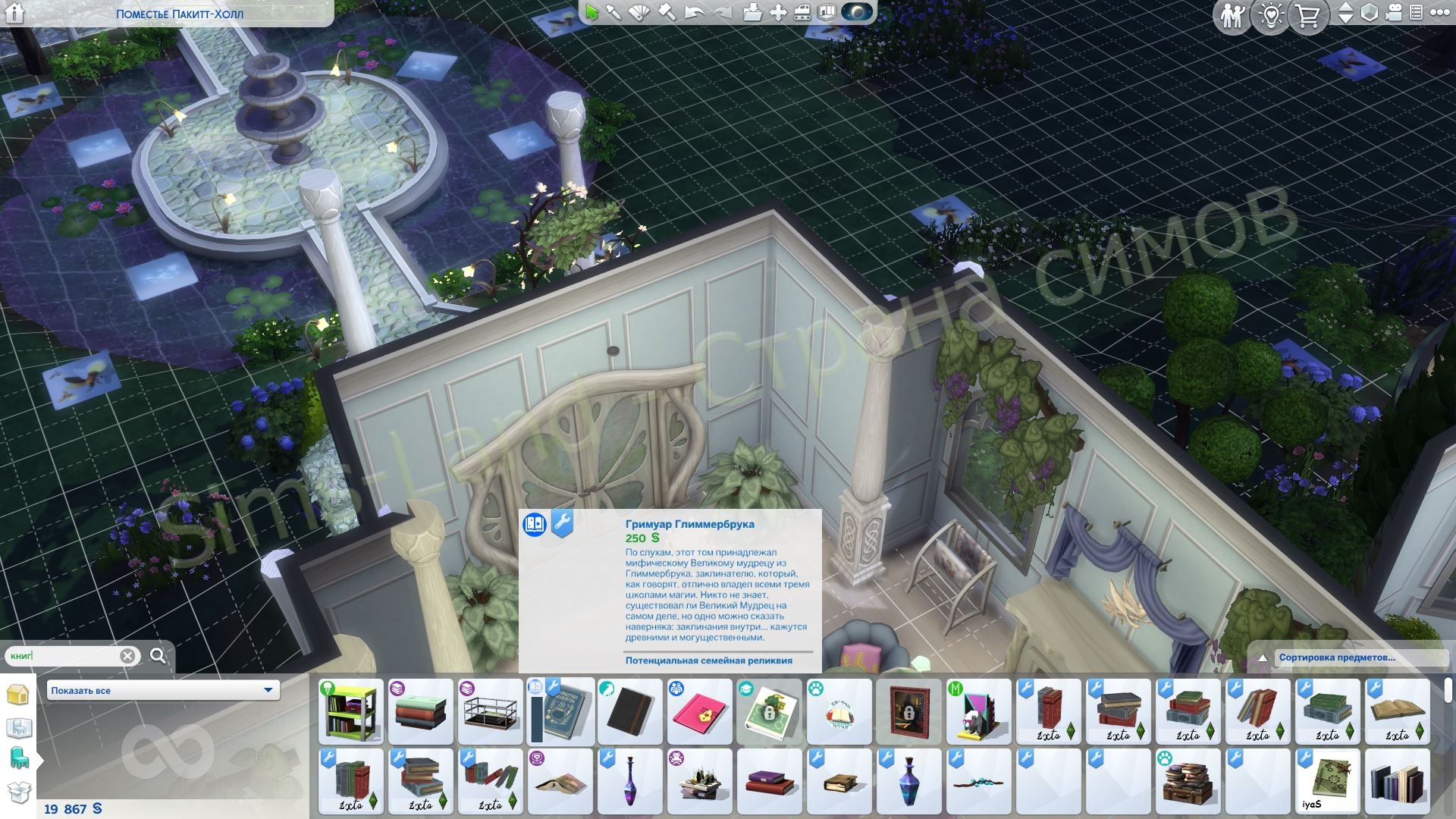This screenshot has width=1456, height=819.
Task: Select the green bookshelf catalog item
Action: pos(351,712)
